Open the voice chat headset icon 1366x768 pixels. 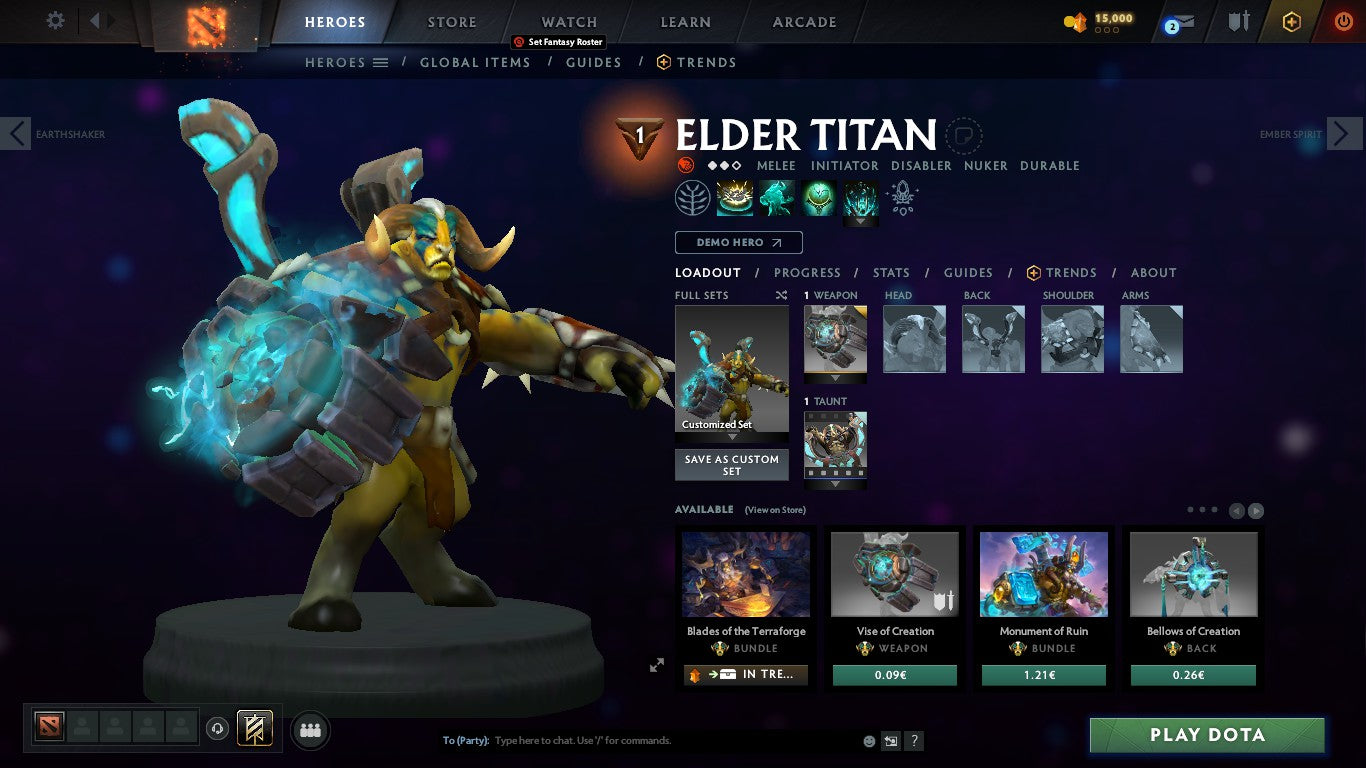[217, 729]
